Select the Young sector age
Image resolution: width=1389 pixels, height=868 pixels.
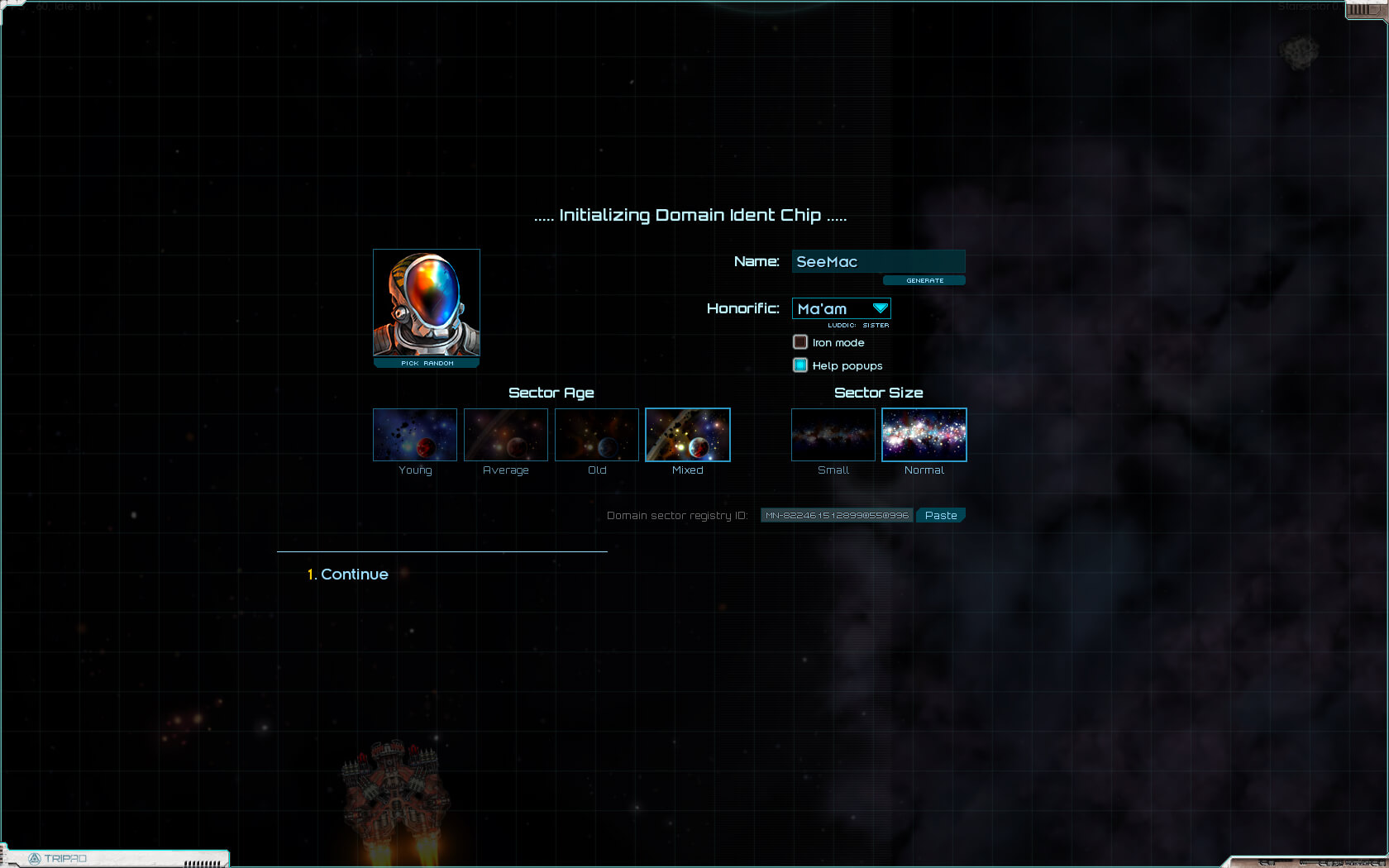[415, 435]
